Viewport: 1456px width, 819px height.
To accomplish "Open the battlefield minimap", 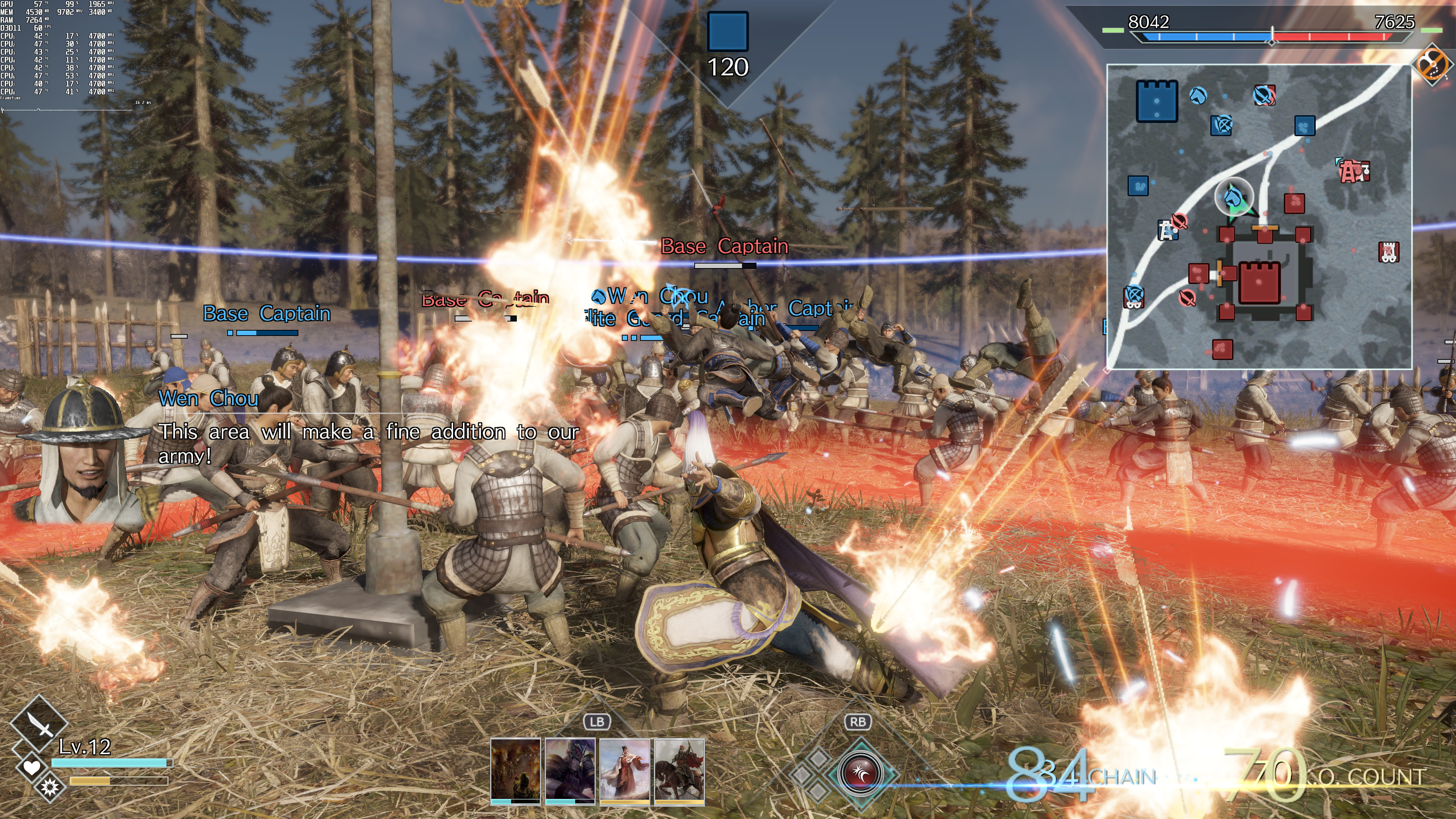I will pyautogui.click(x=1259, y=217).
